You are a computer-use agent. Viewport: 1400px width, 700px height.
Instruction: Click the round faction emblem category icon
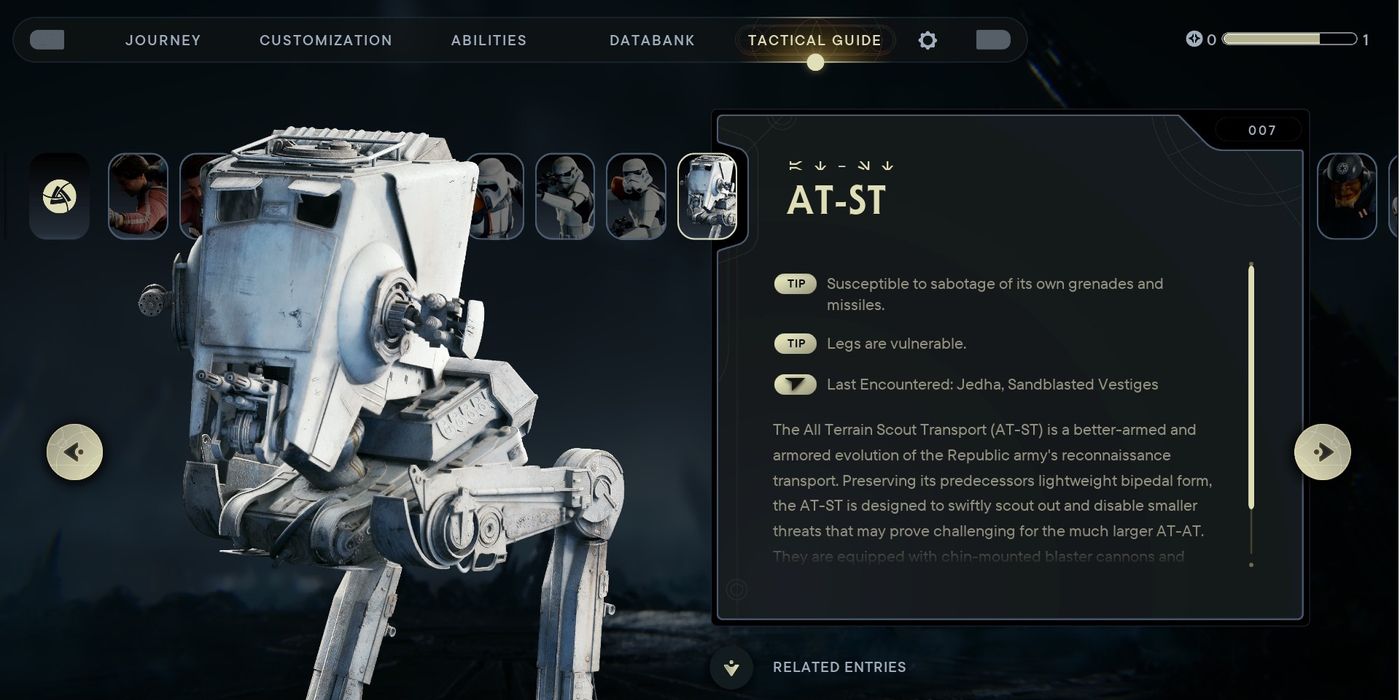(x=59, y=196)
